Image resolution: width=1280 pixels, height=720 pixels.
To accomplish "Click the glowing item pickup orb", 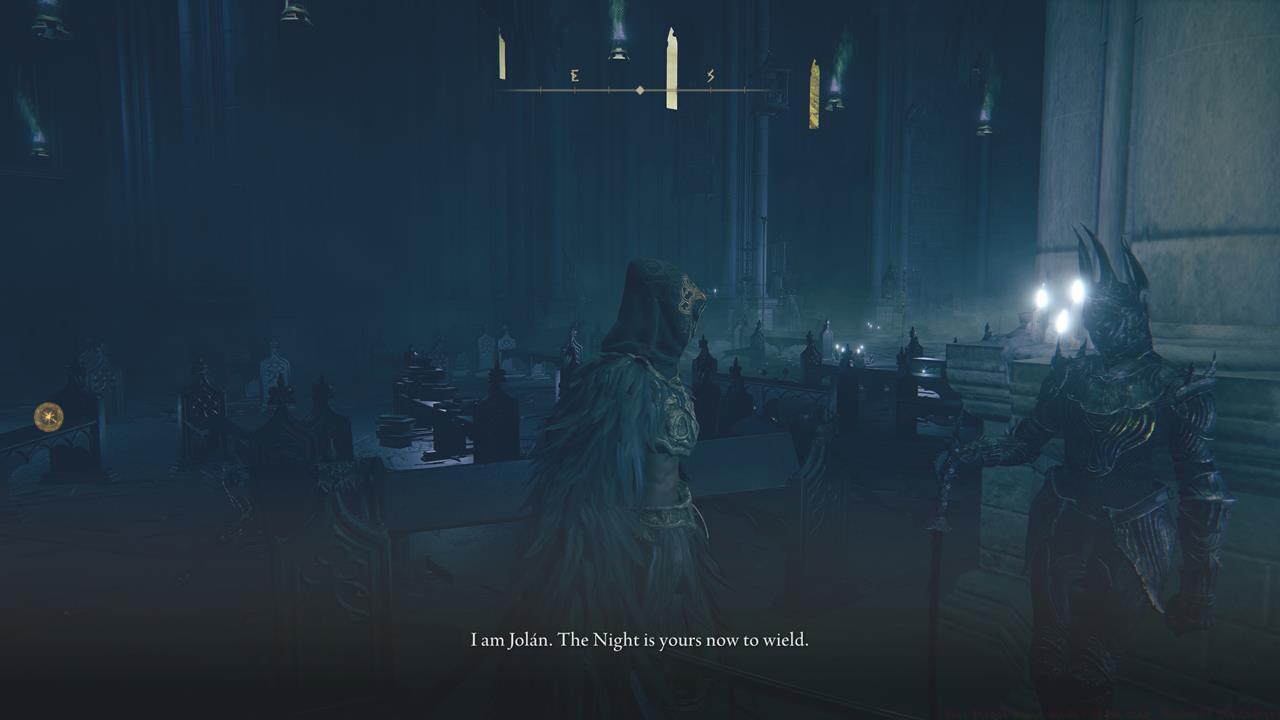I will [x=46, y=415].
